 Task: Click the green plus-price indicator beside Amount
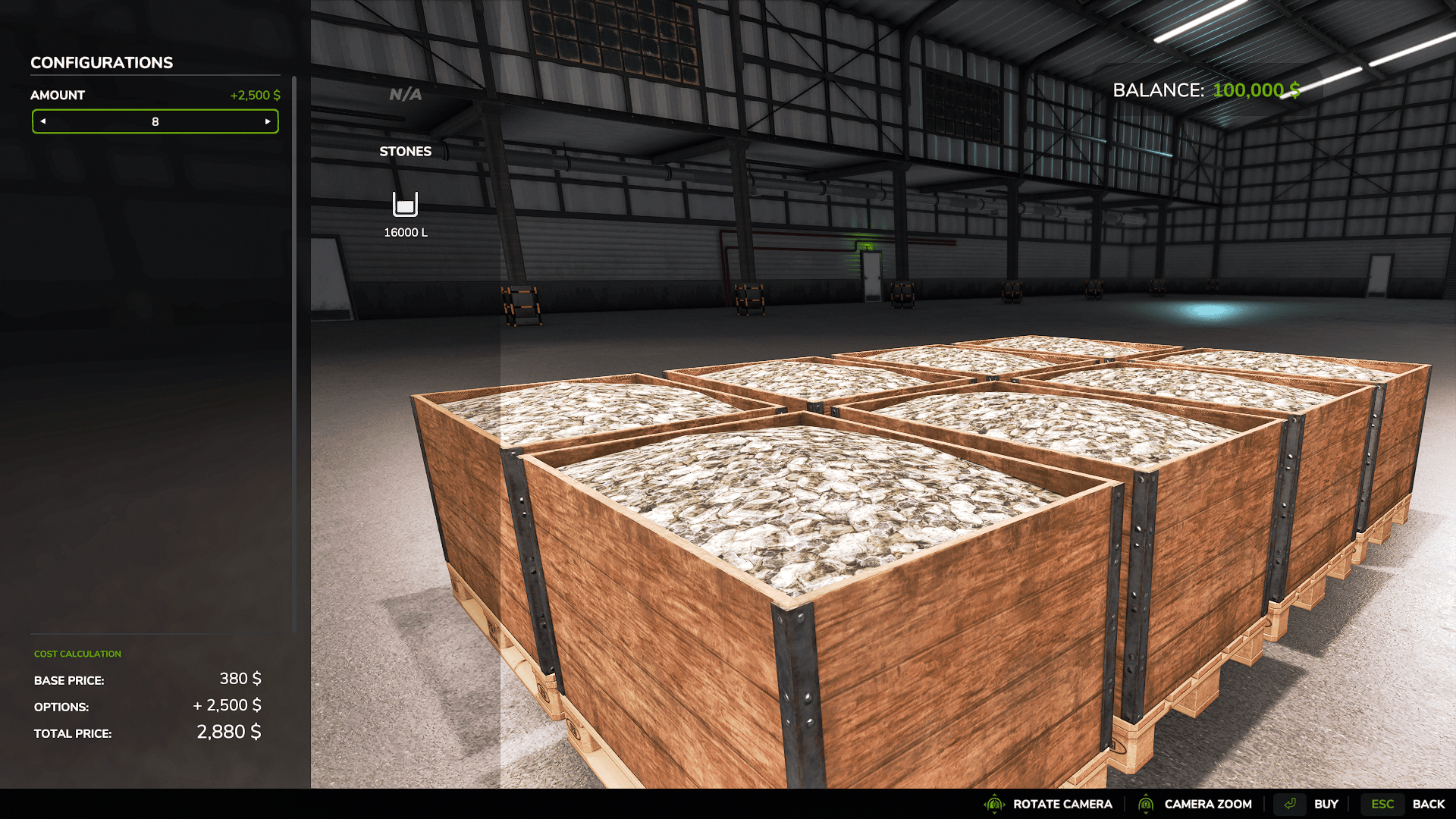(254, 95)
